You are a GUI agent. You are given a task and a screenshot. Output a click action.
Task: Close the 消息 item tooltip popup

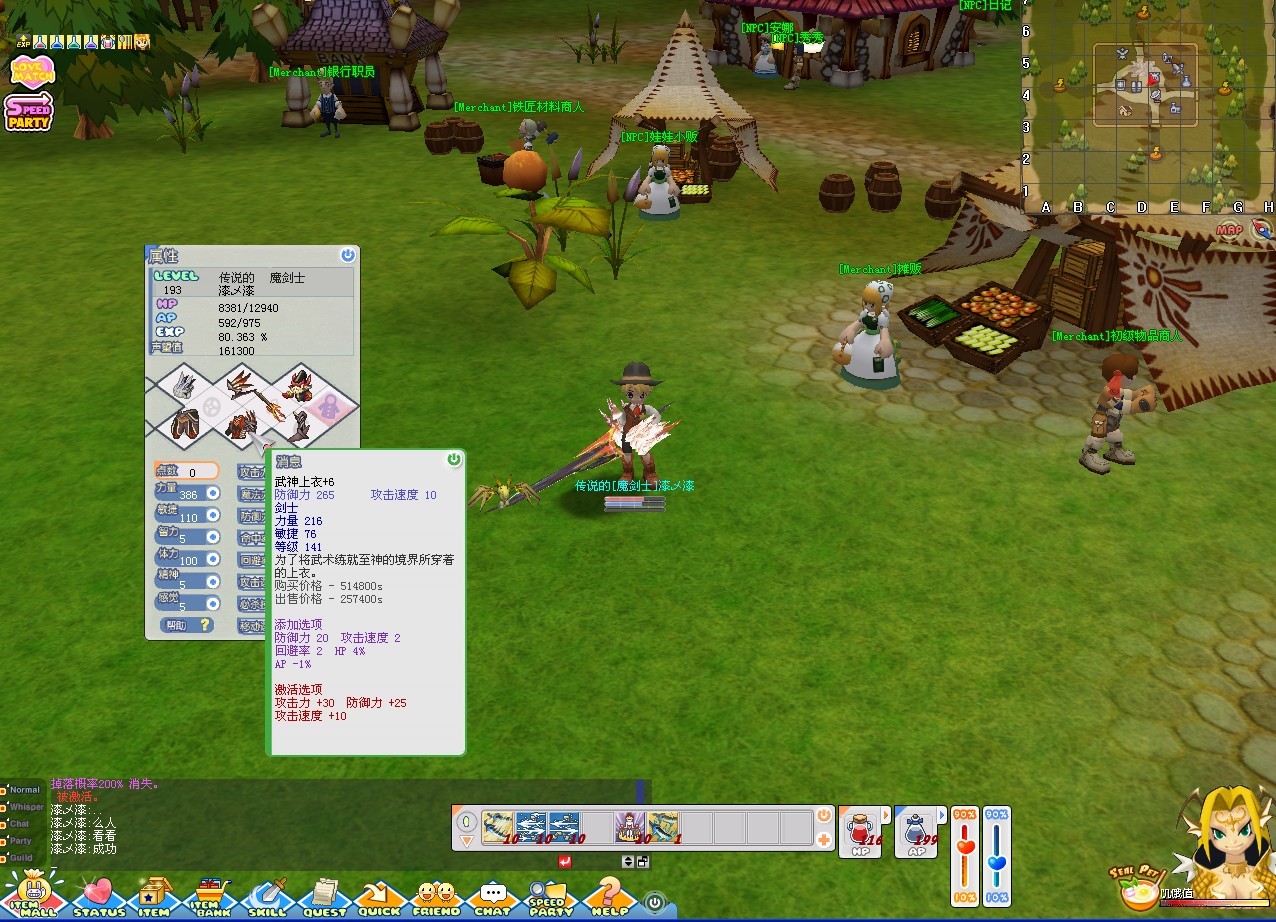[x=454, y=459]
